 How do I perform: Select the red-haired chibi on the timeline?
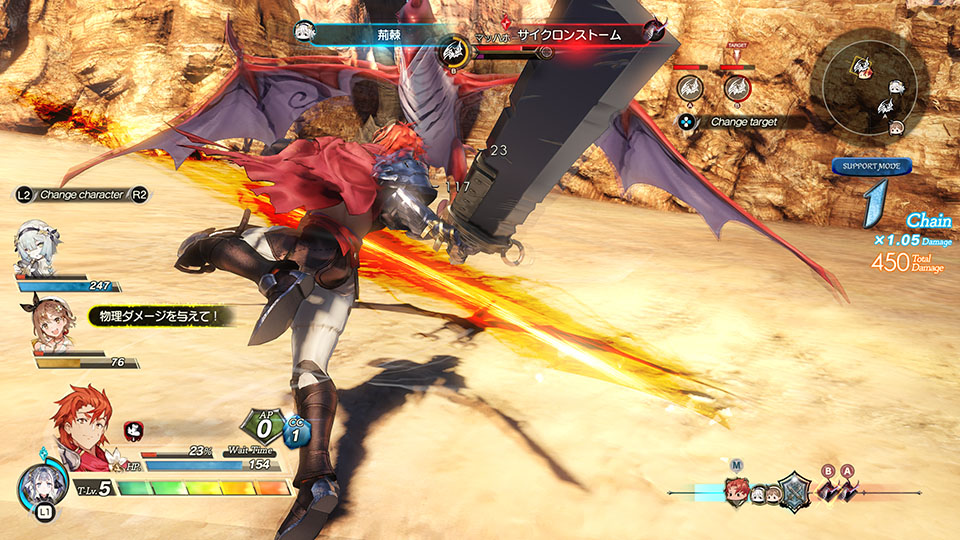click(736, 490)
